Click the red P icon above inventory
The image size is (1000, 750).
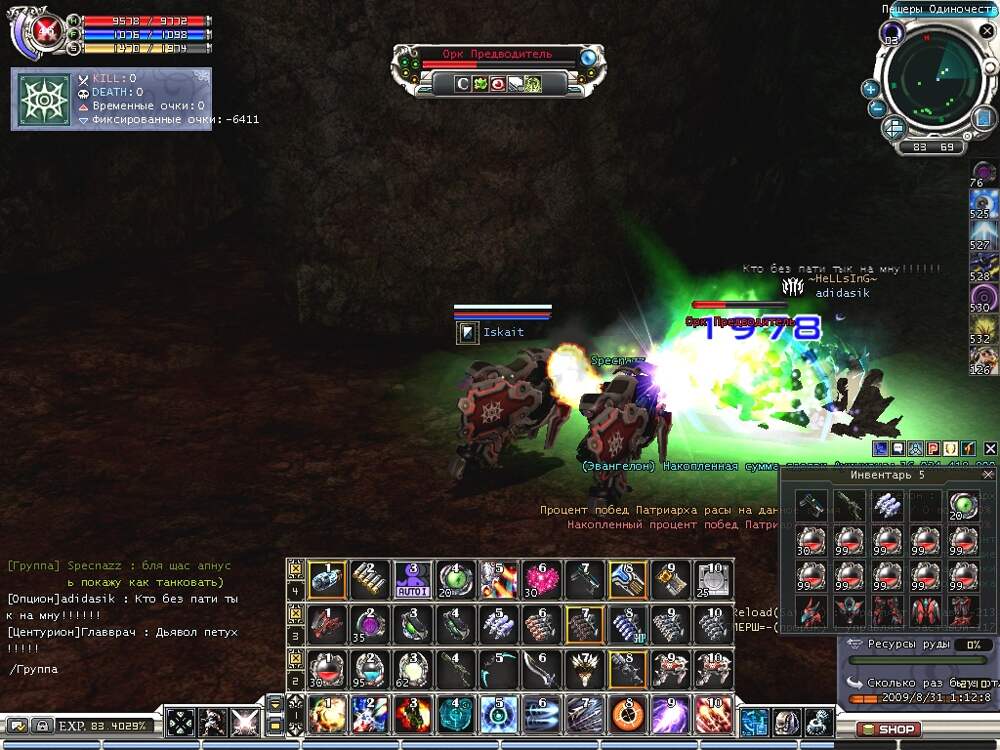click(932, 449)
